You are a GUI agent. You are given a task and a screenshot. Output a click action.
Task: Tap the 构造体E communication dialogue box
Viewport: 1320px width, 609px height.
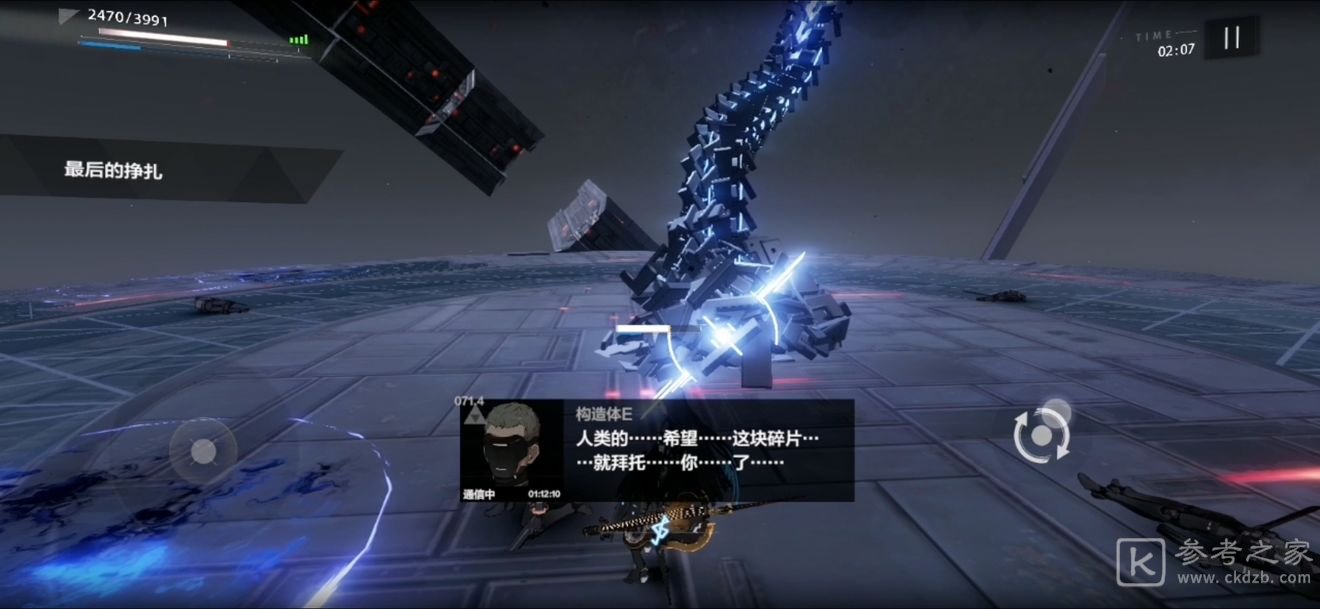(x=657, y=450)
